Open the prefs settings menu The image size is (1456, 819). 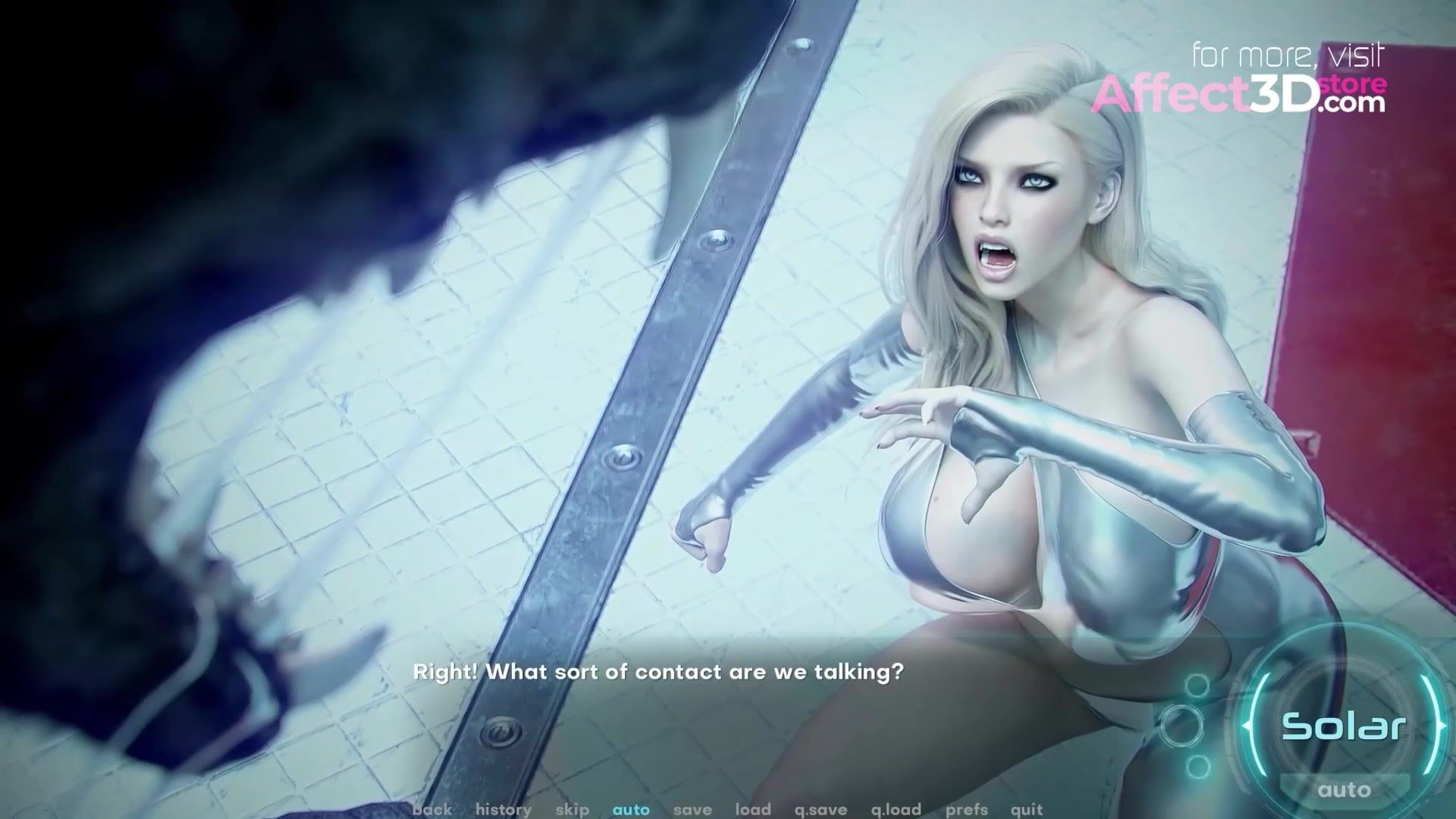966,809
